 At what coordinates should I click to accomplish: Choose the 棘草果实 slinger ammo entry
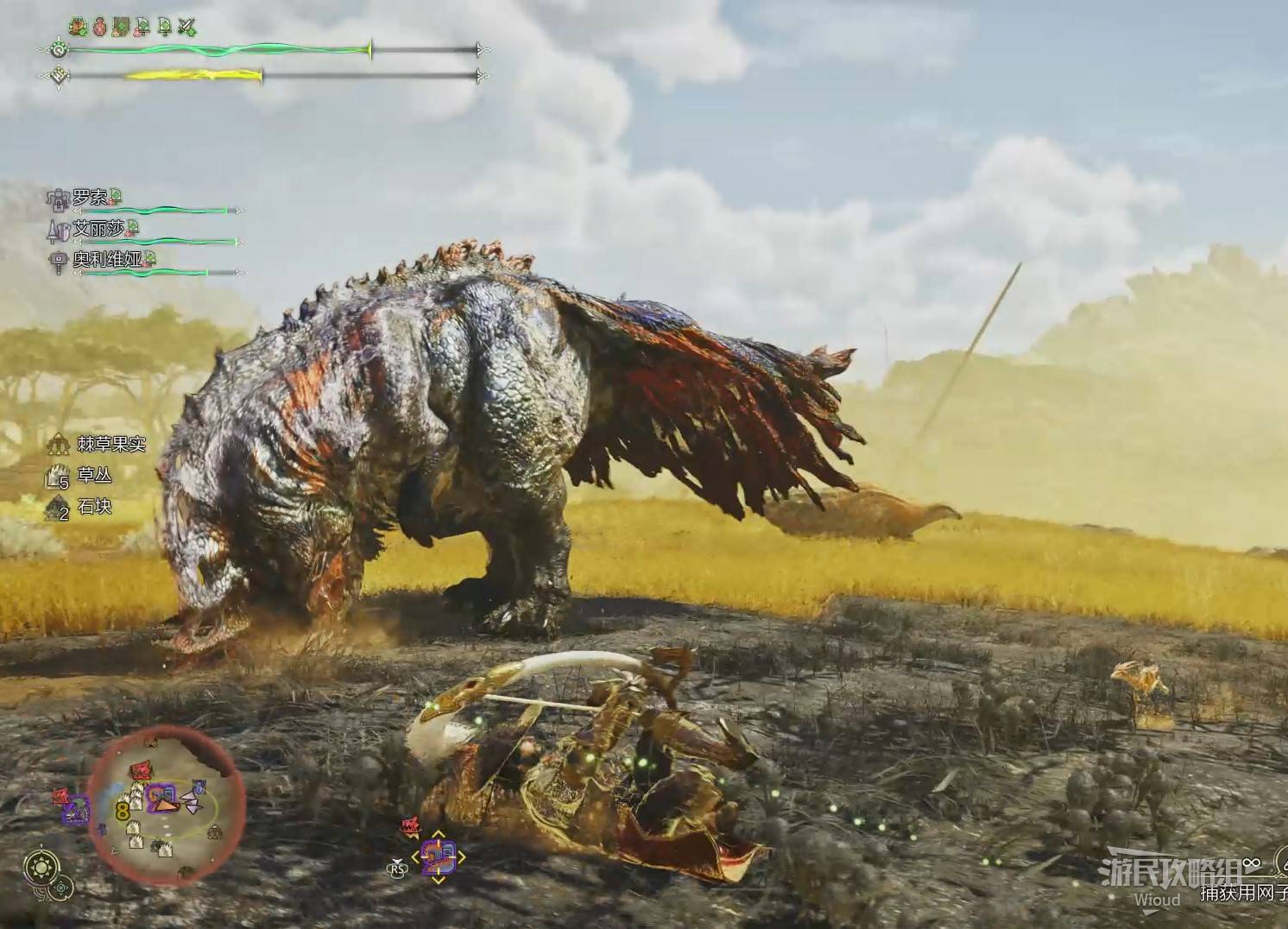111,445
